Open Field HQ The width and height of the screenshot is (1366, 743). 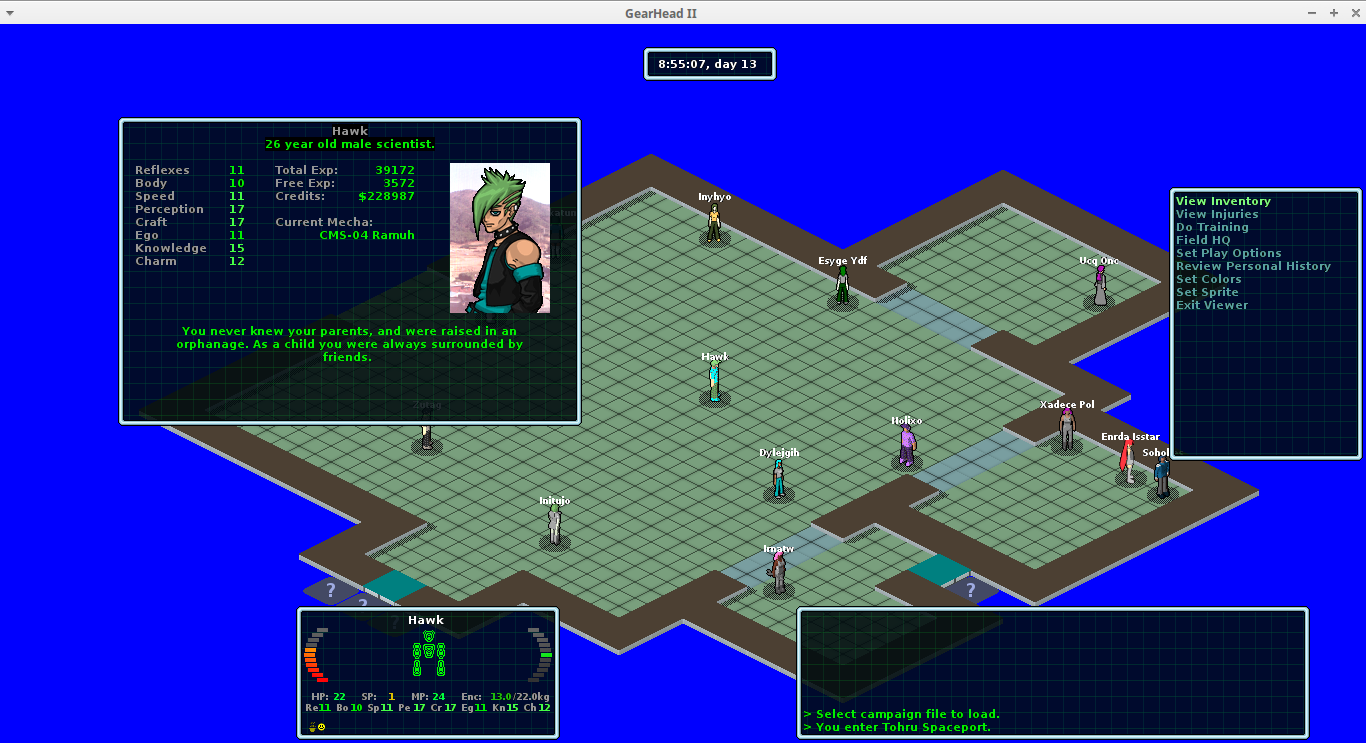(1203, 240)
